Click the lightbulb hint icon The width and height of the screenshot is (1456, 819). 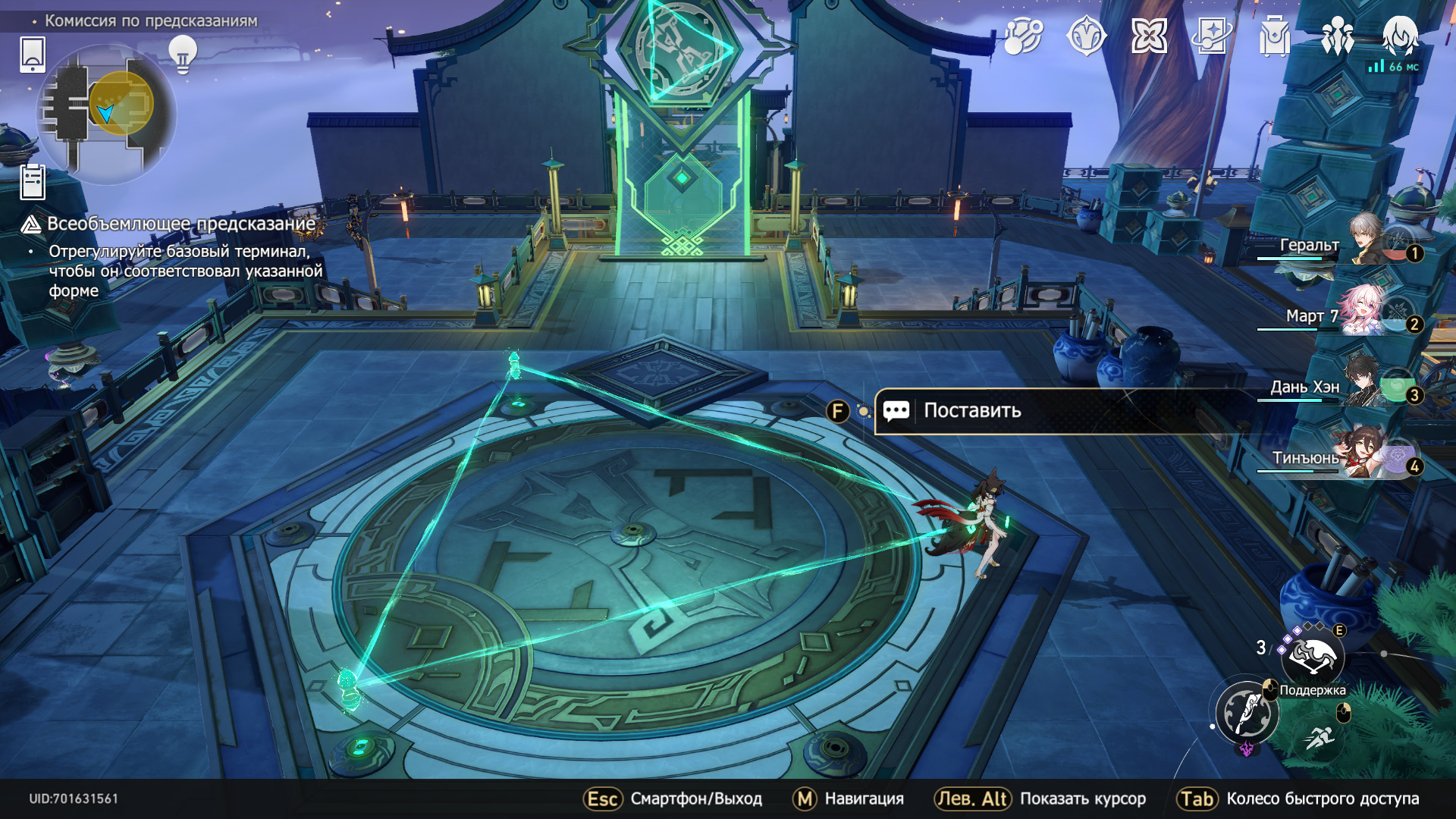[x=182, y=54]
